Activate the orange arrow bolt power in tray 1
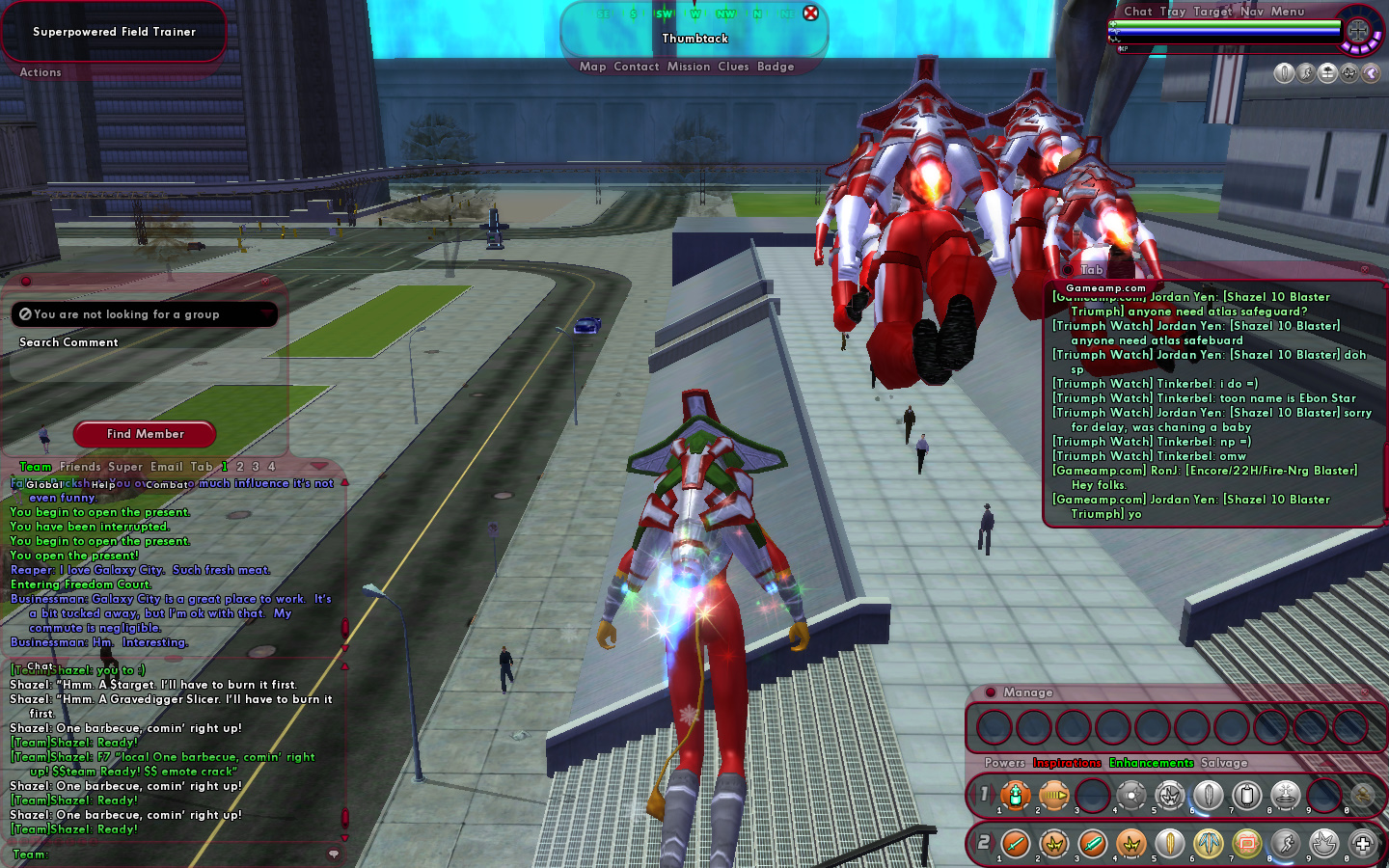The image size is (1389, 868). click(x=1053, y=796)
